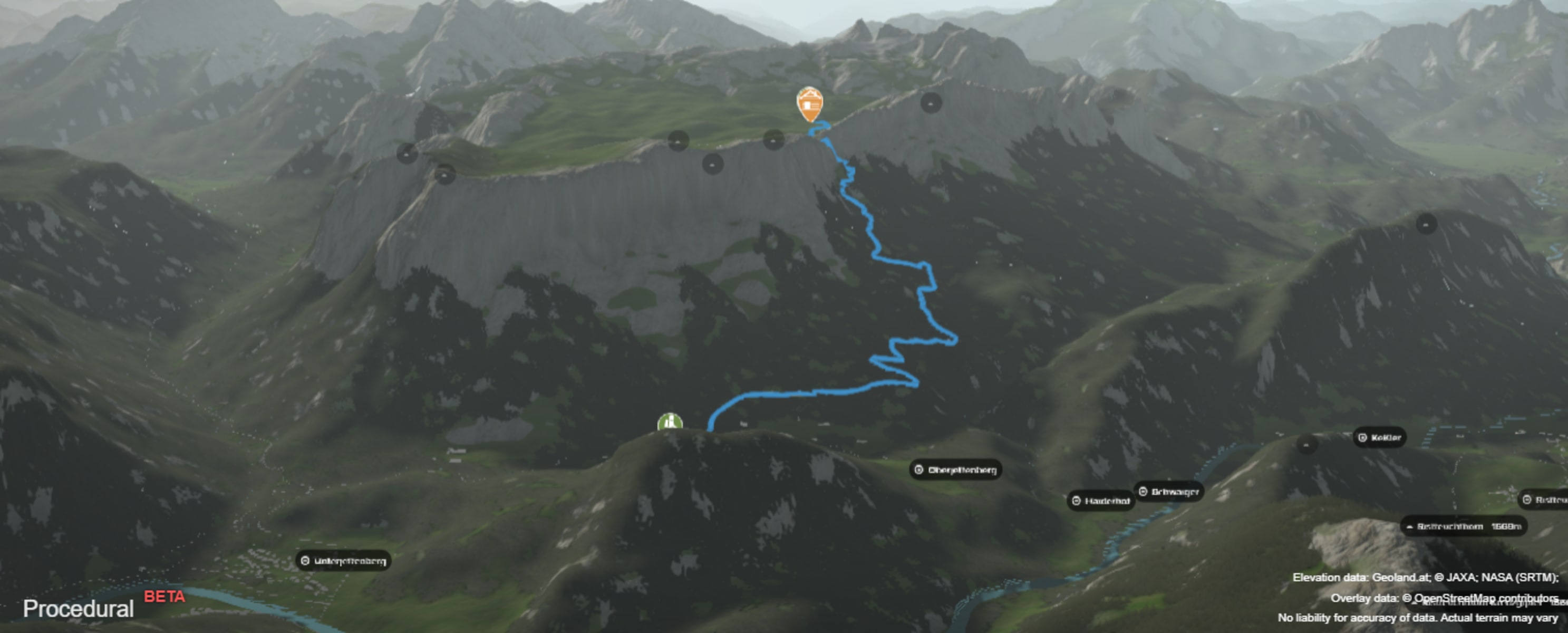Click the Procedural BETA logo
Image resolution: width=1568 pixels, height=633 pixels.
103,606
